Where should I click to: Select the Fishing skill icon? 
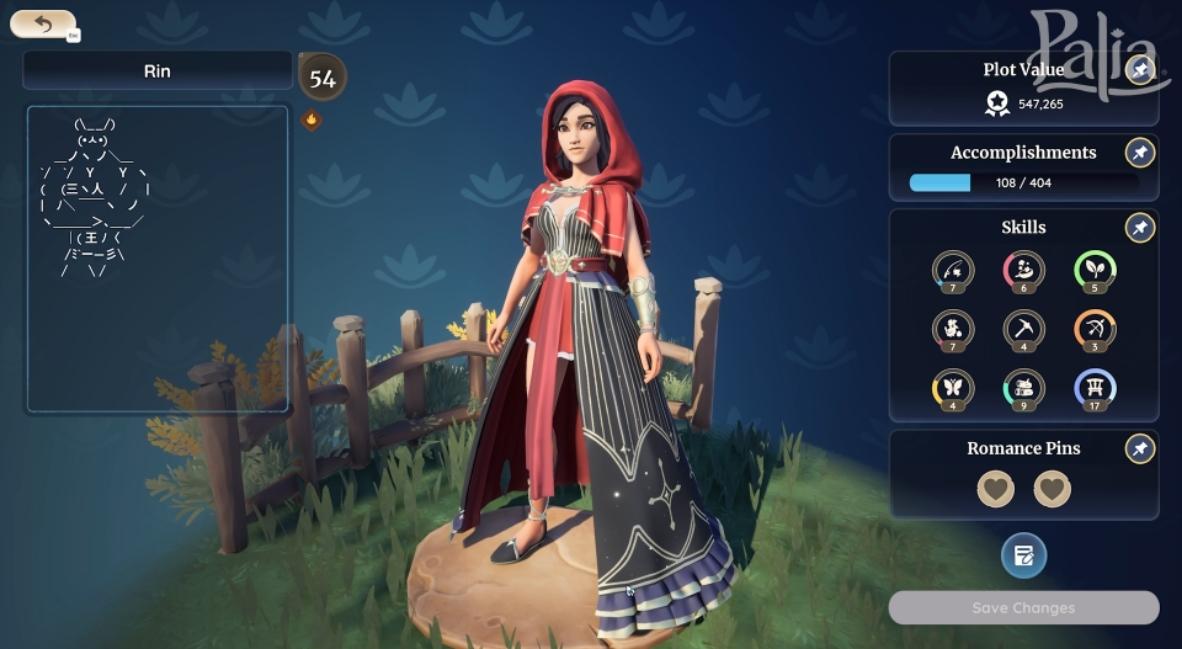click(x=953, y=269)
